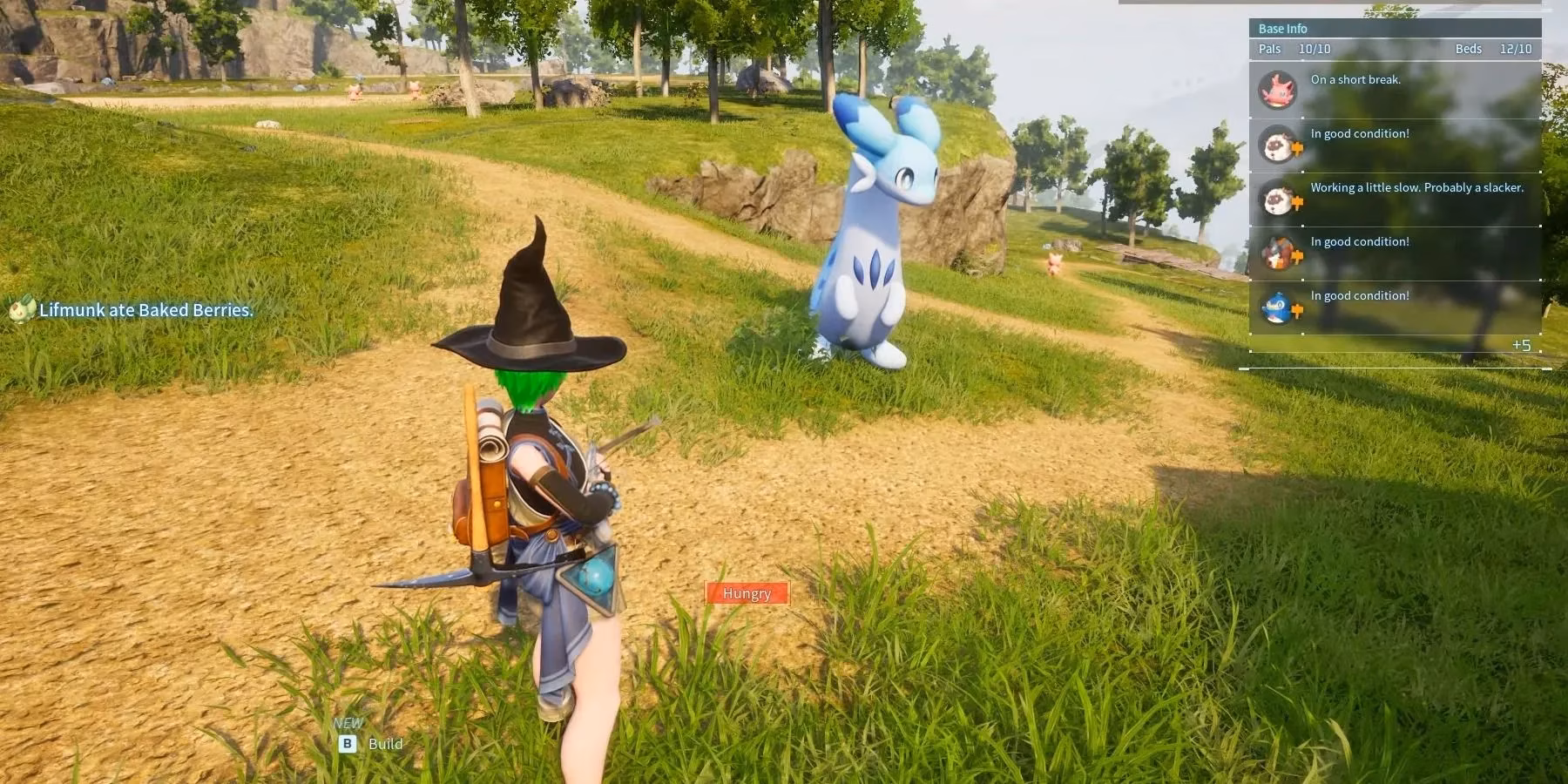Click the Base Info panel header
1568x784 pixels.
pyautogui.click(x=1283, y=29)
